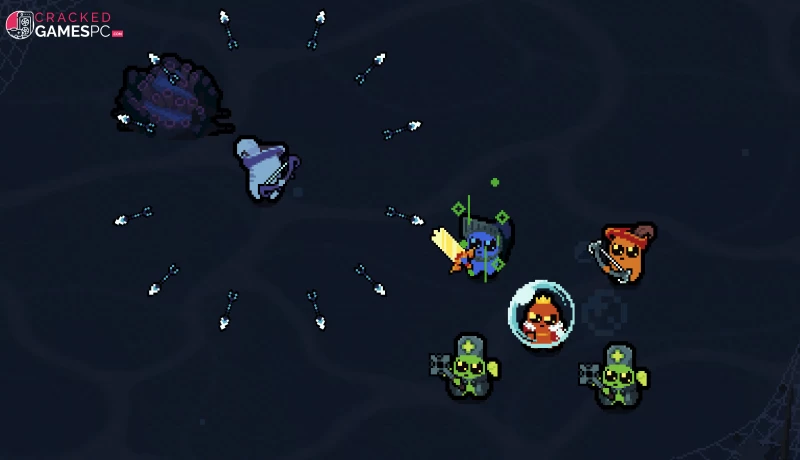Click the Cracked Games PC logo
The width and height of the screenshot is (800, 460).
(64, 25)
